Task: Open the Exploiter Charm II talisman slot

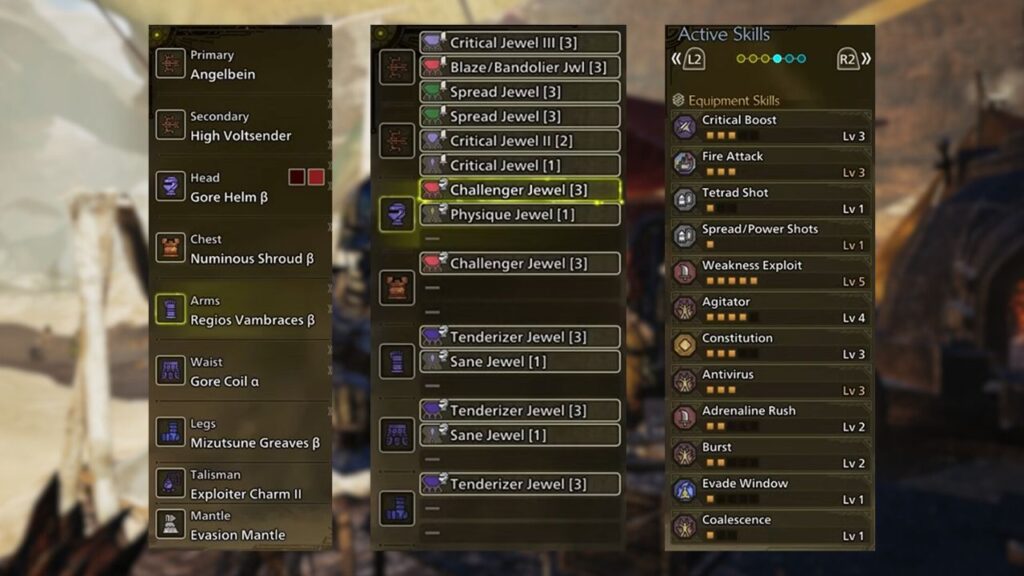Action: [x=240, y=484]
